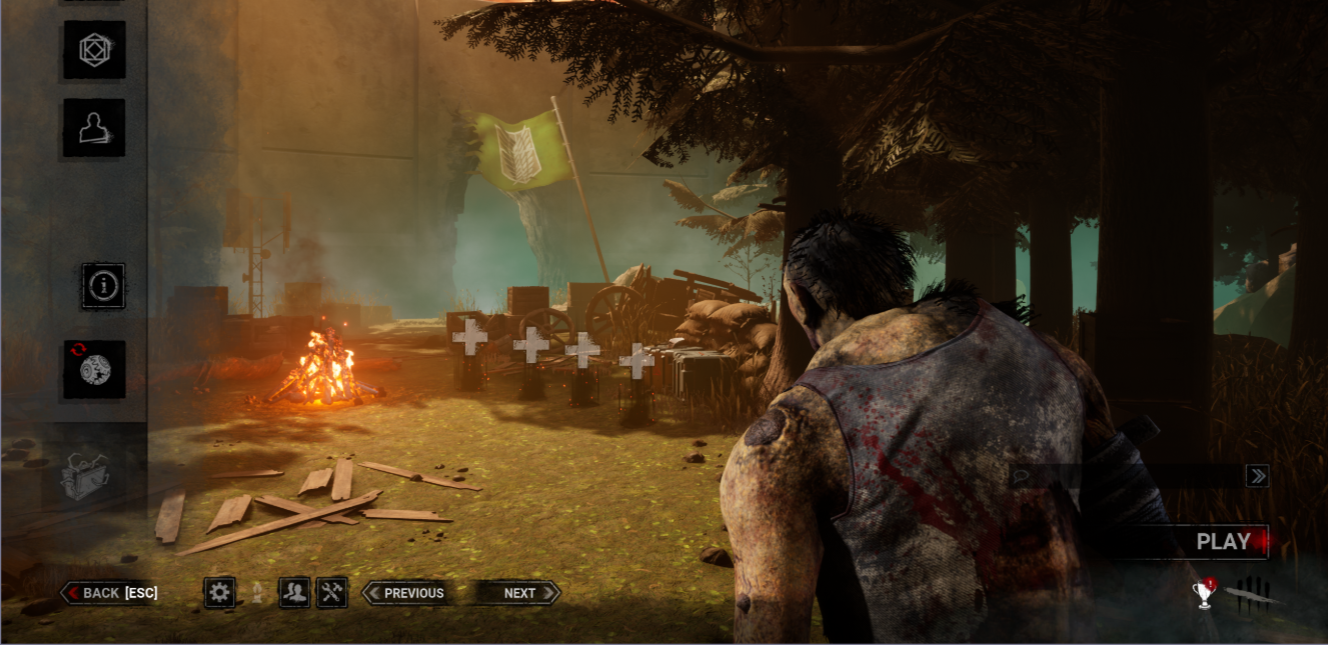This screenshot has height=645, width=1328.
Task: Open the character silhouette menu
Action: coord(95,127)
